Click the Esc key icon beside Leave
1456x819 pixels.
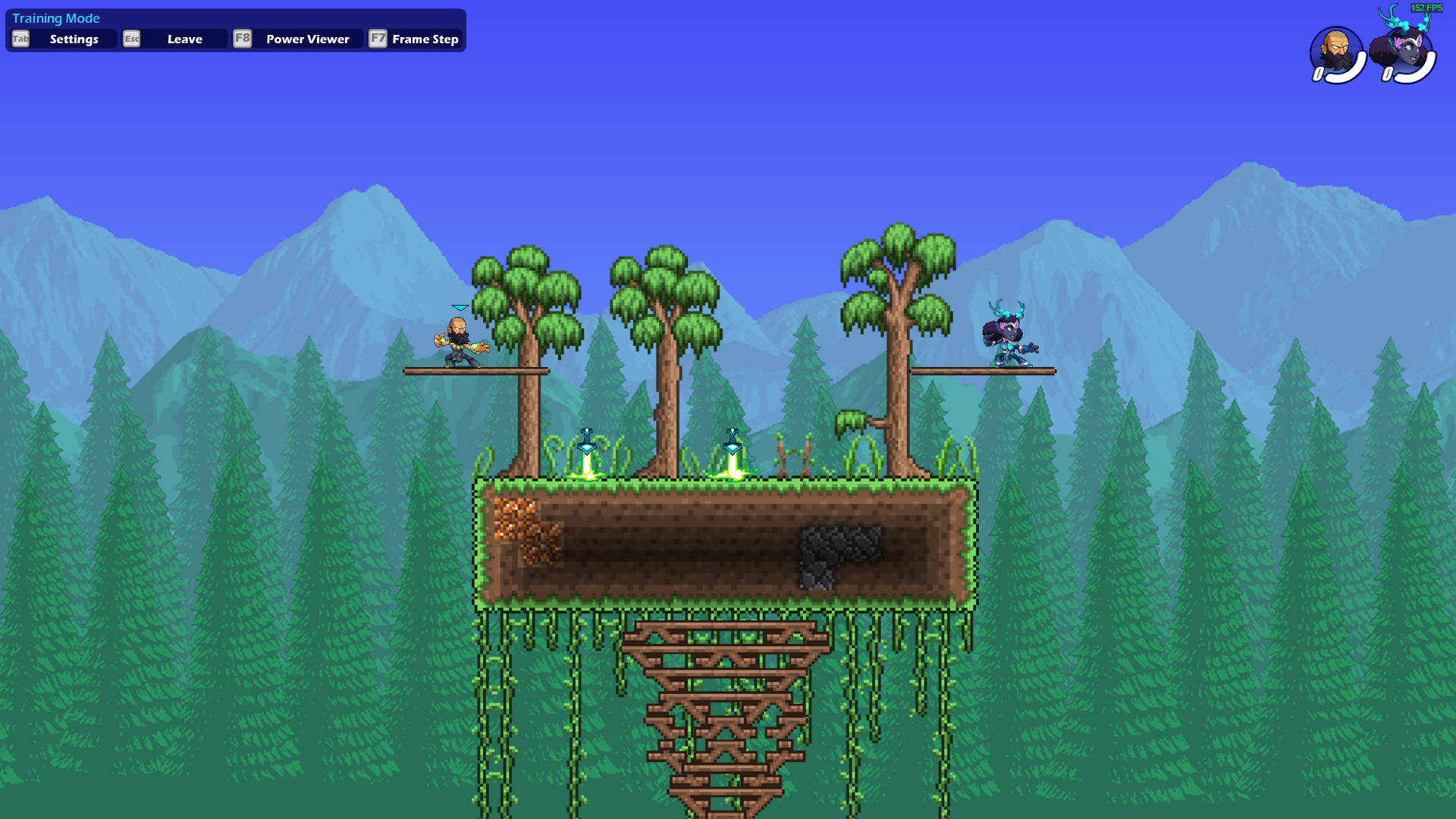coord(131,39)
